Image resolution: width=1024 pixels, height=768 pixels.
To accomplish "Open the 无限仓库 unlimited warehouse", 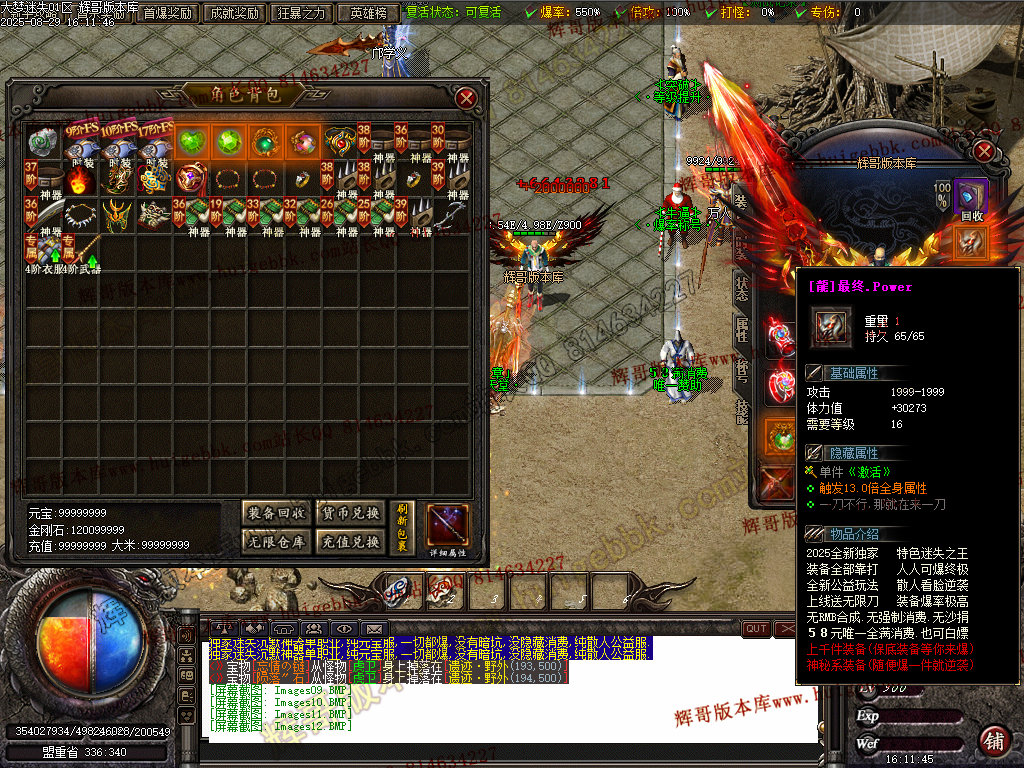I will click(x=277, y=541).
